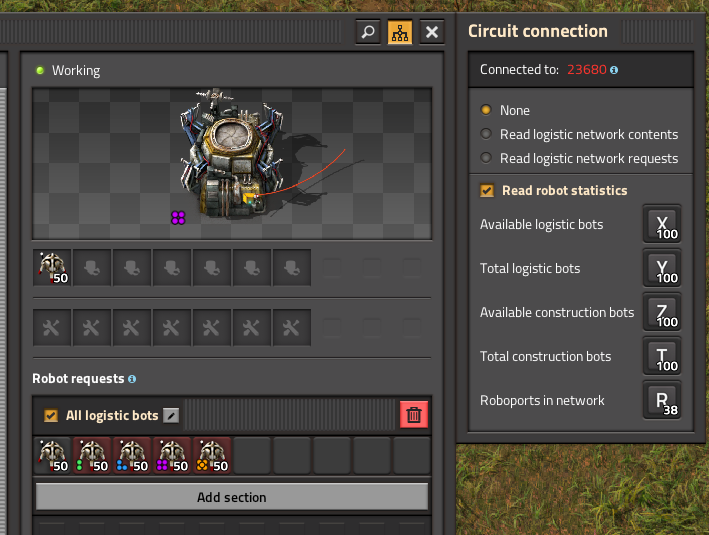Viewport: 709px width, 535px height.
Task: Toggle the circuit network panel button
Action: tap(400, 32)
